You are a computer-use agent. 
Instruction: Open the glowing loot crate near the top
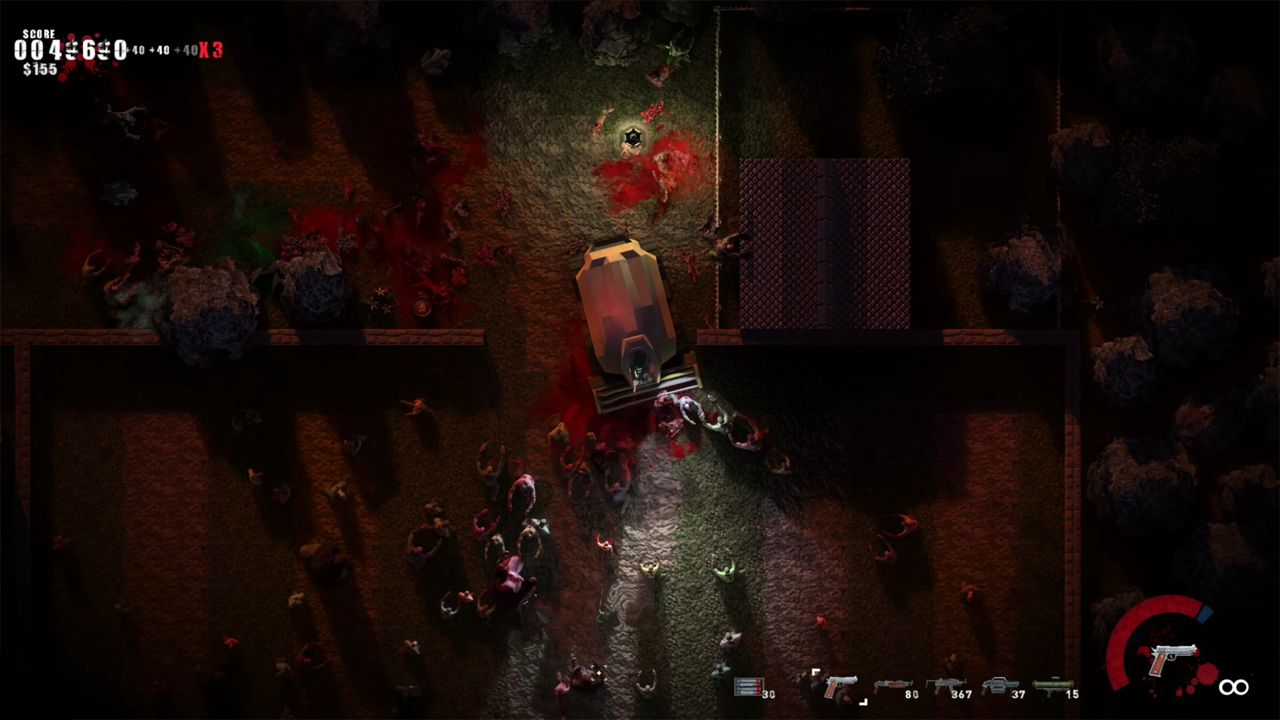click(x=632, y=135)
